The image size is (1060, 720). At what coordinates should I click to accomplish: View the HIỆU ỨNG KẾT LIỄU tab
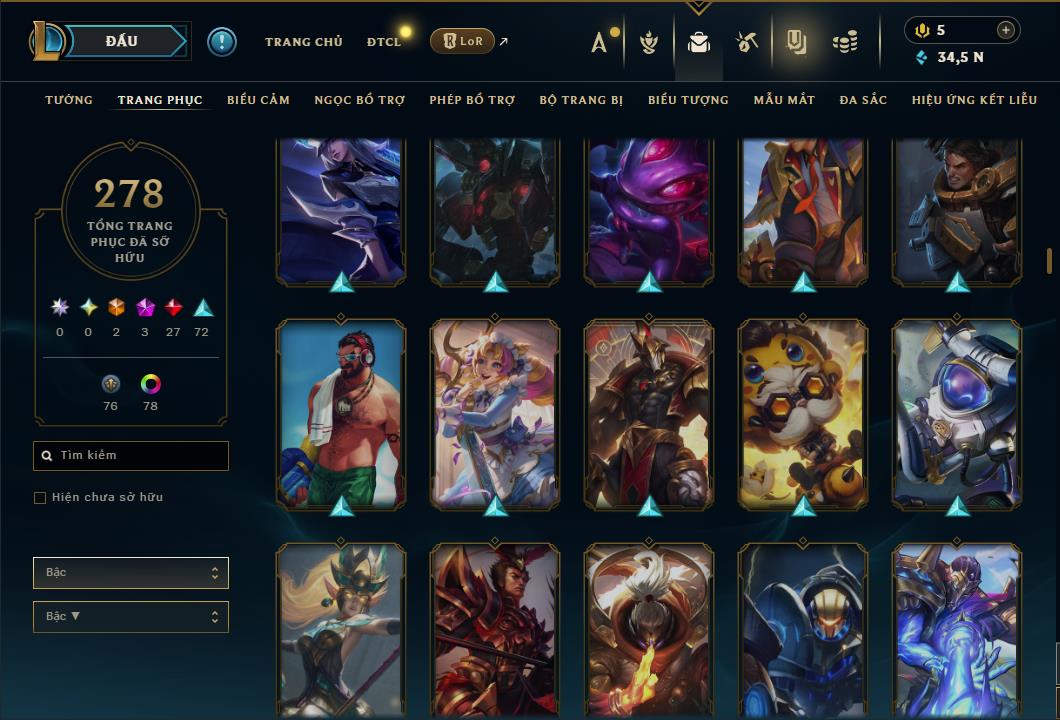(974, 100)
